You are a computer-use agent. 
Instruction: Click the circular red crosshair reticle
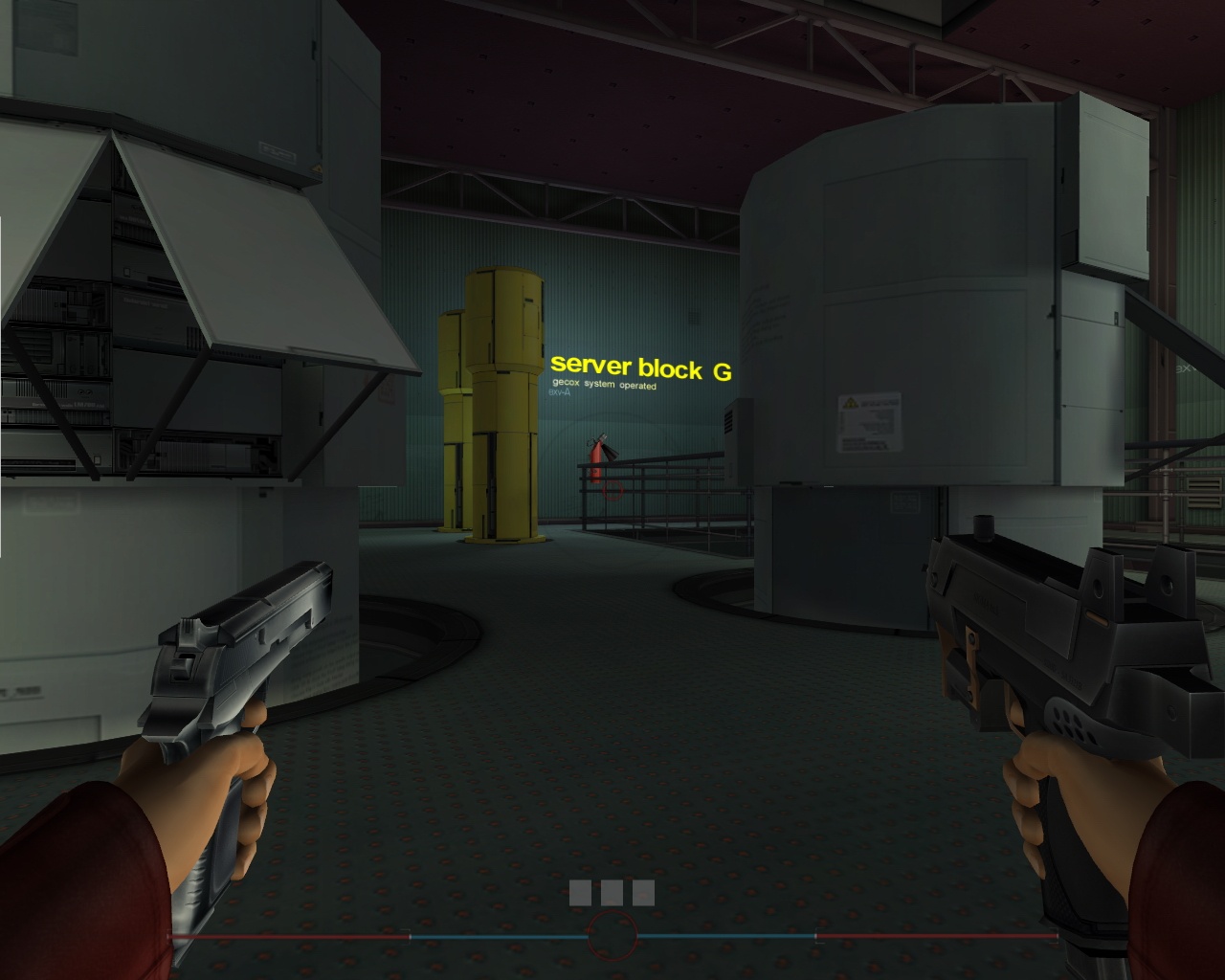pyautogui.click(x=612, y=935)
